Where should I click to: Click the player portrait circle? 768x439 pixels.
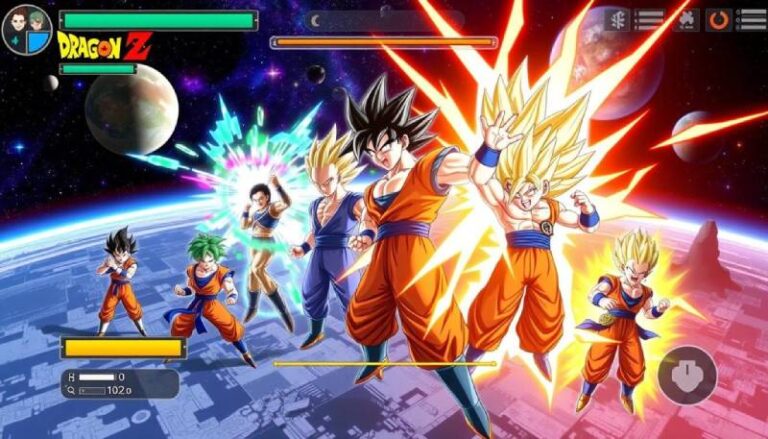(x=25, y=29)
